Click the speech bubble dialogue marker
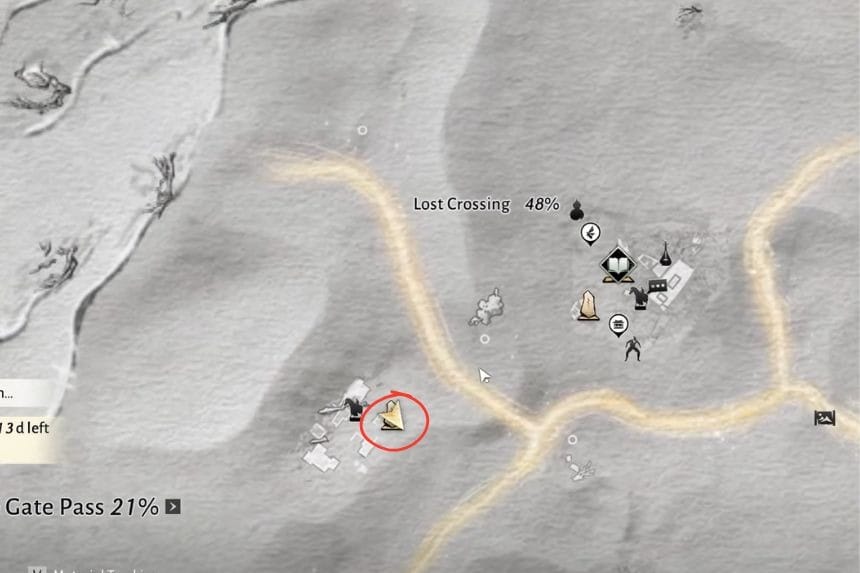The image size is (860, 573). 657,288
